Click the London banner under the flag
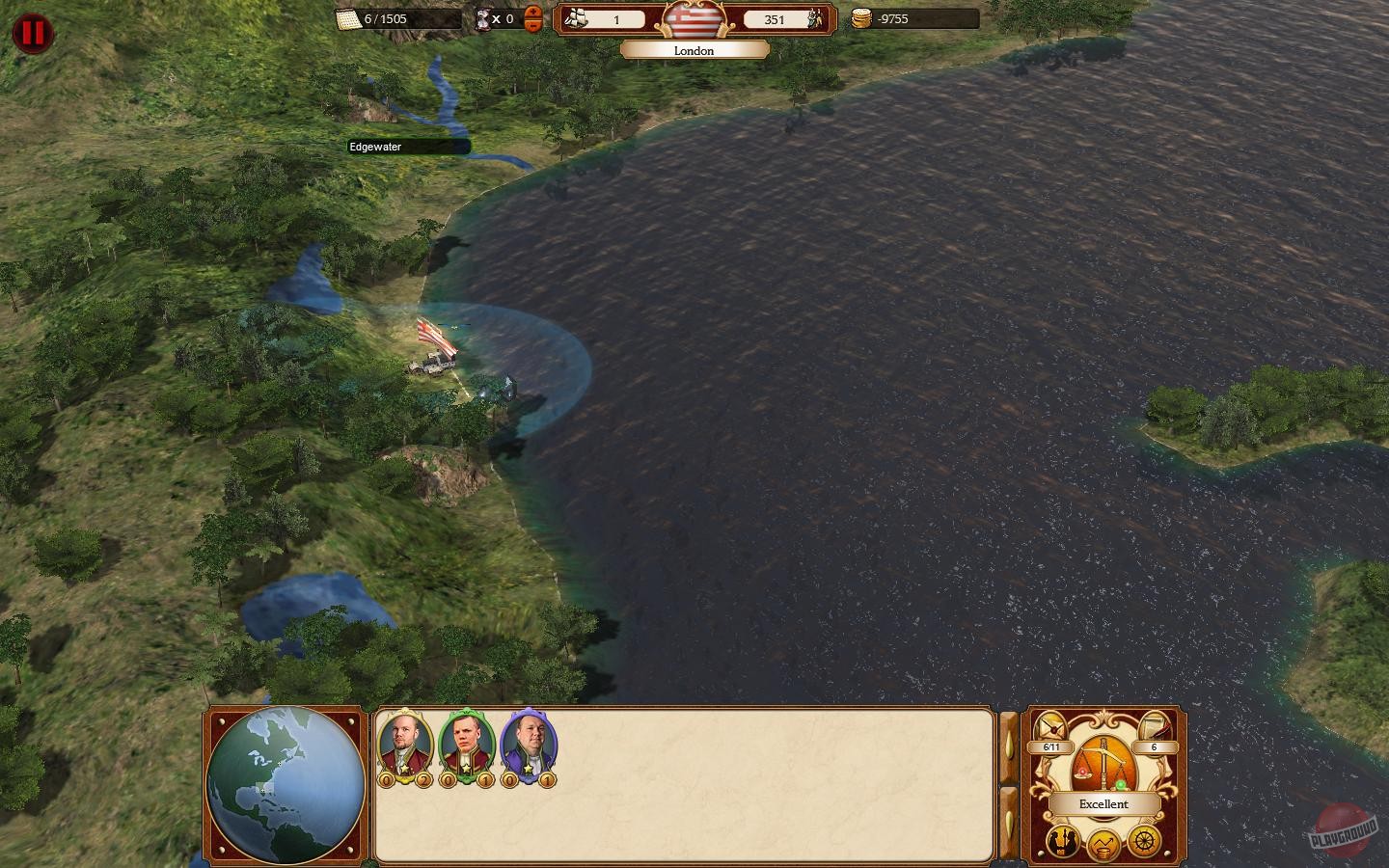 pos(694,50)
